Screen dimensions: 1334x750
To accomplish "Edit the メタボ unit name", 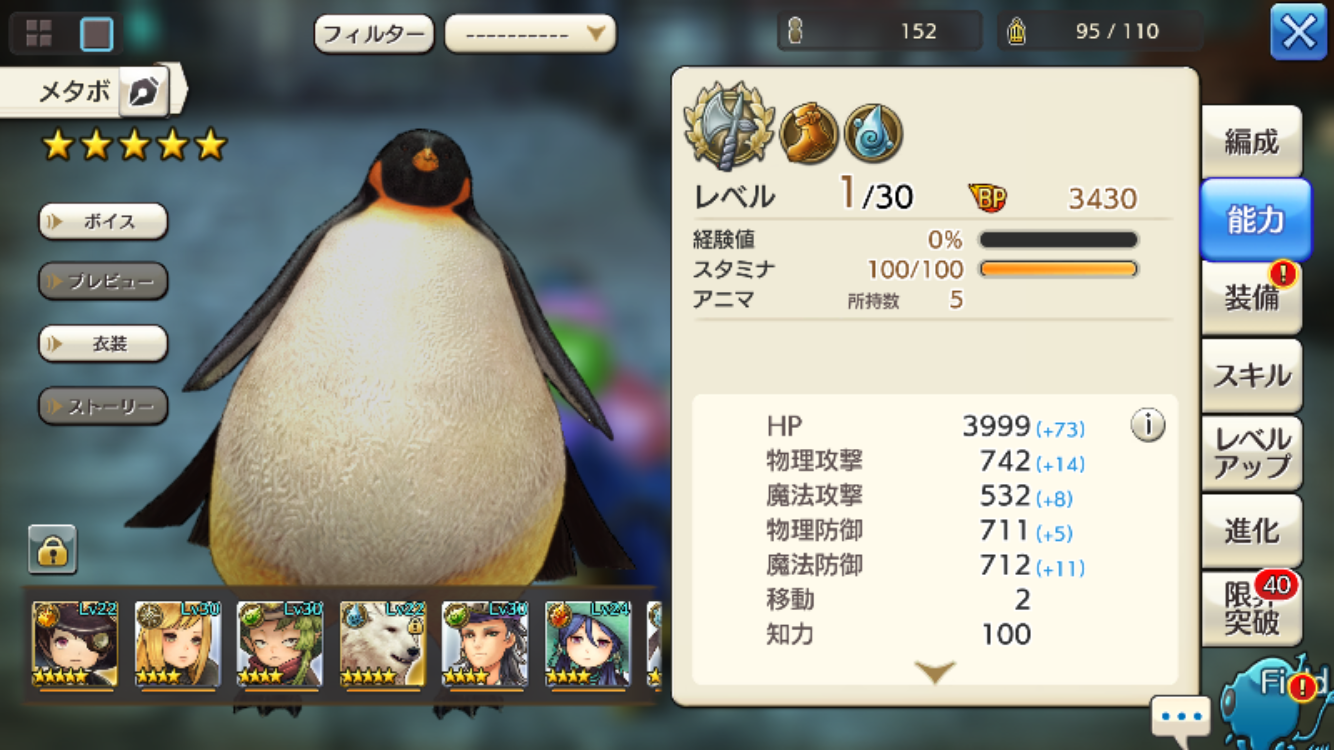I will pos(144,92).
